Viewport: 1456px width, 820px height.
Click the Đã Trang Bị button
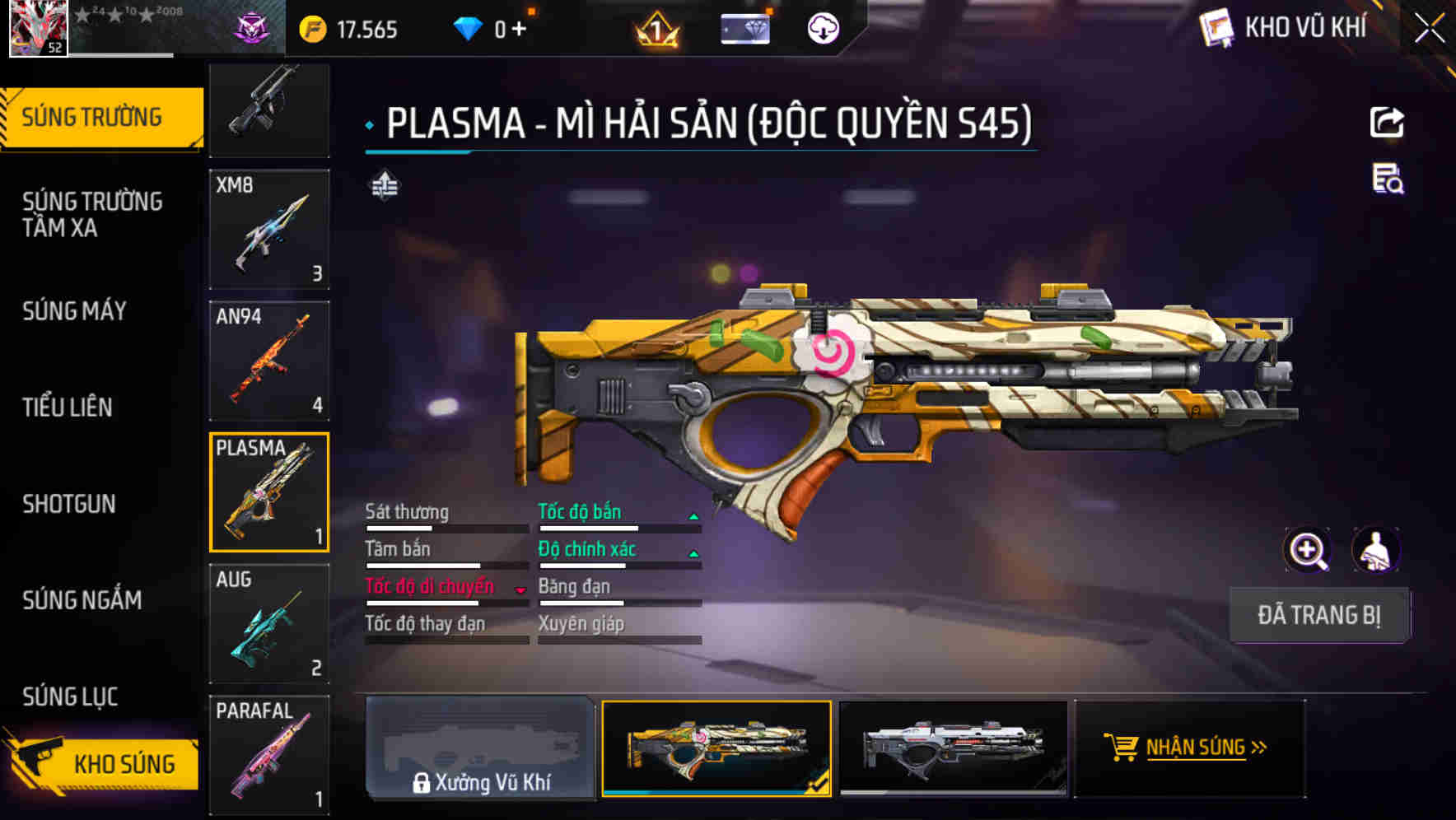coord(1318,615)
